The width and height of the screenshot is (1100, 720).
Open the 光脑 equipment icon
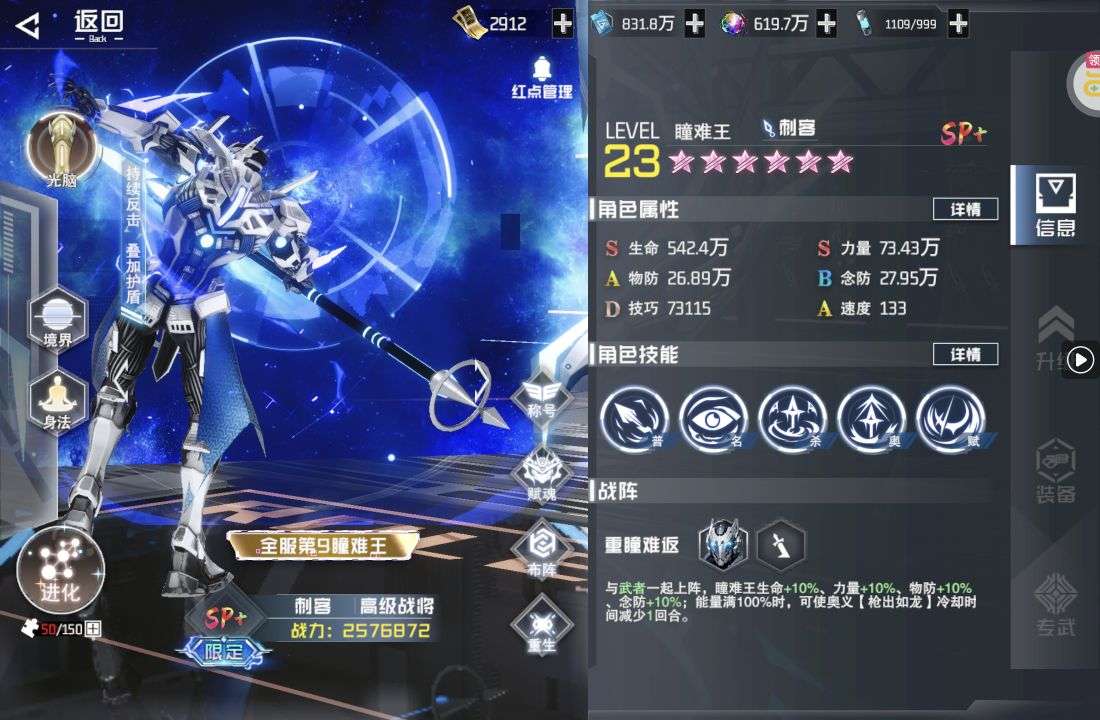click(61, 148)
